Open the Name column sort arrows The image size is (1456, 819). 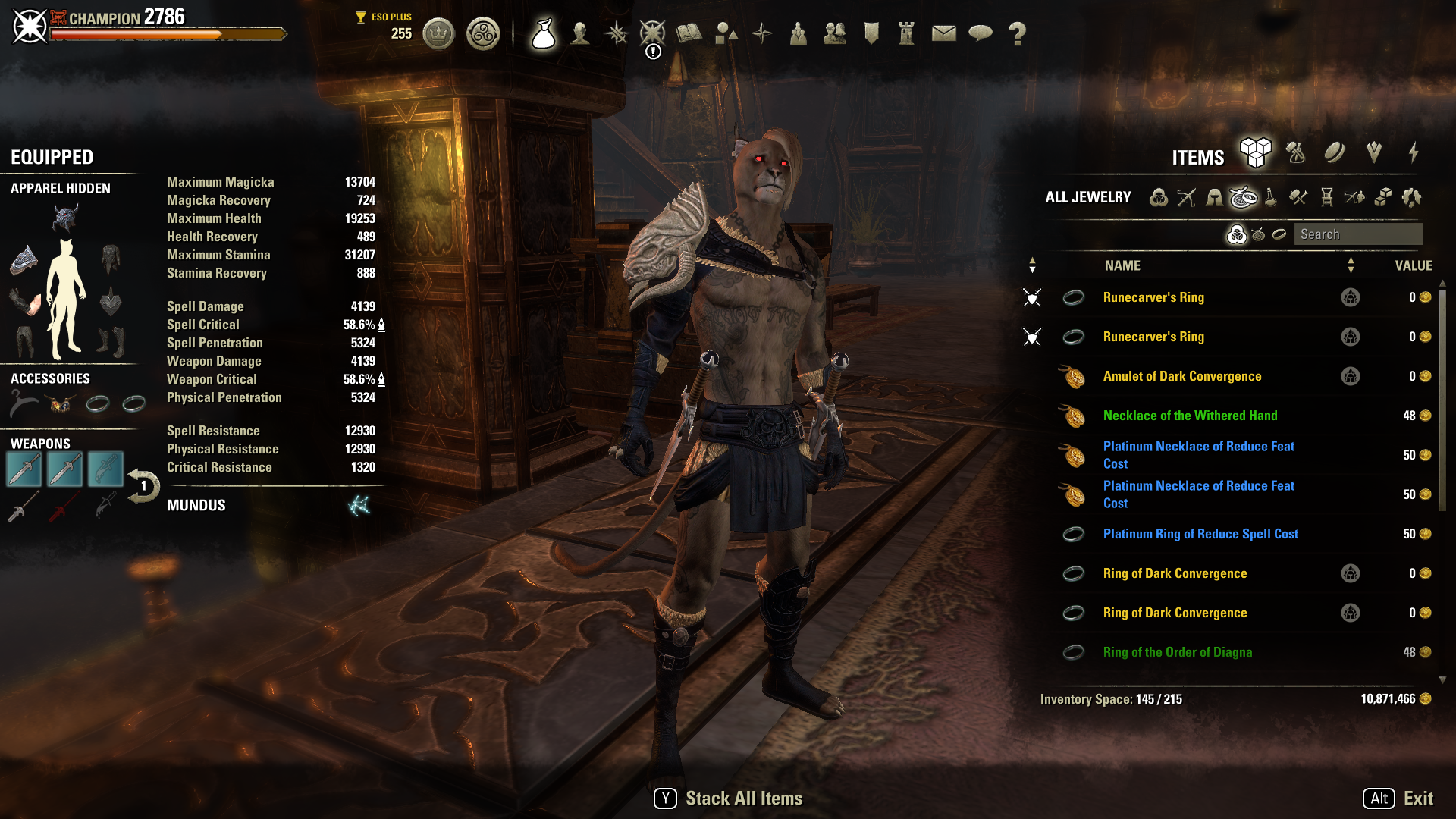pyautogui.click(x=1351, y=265)
